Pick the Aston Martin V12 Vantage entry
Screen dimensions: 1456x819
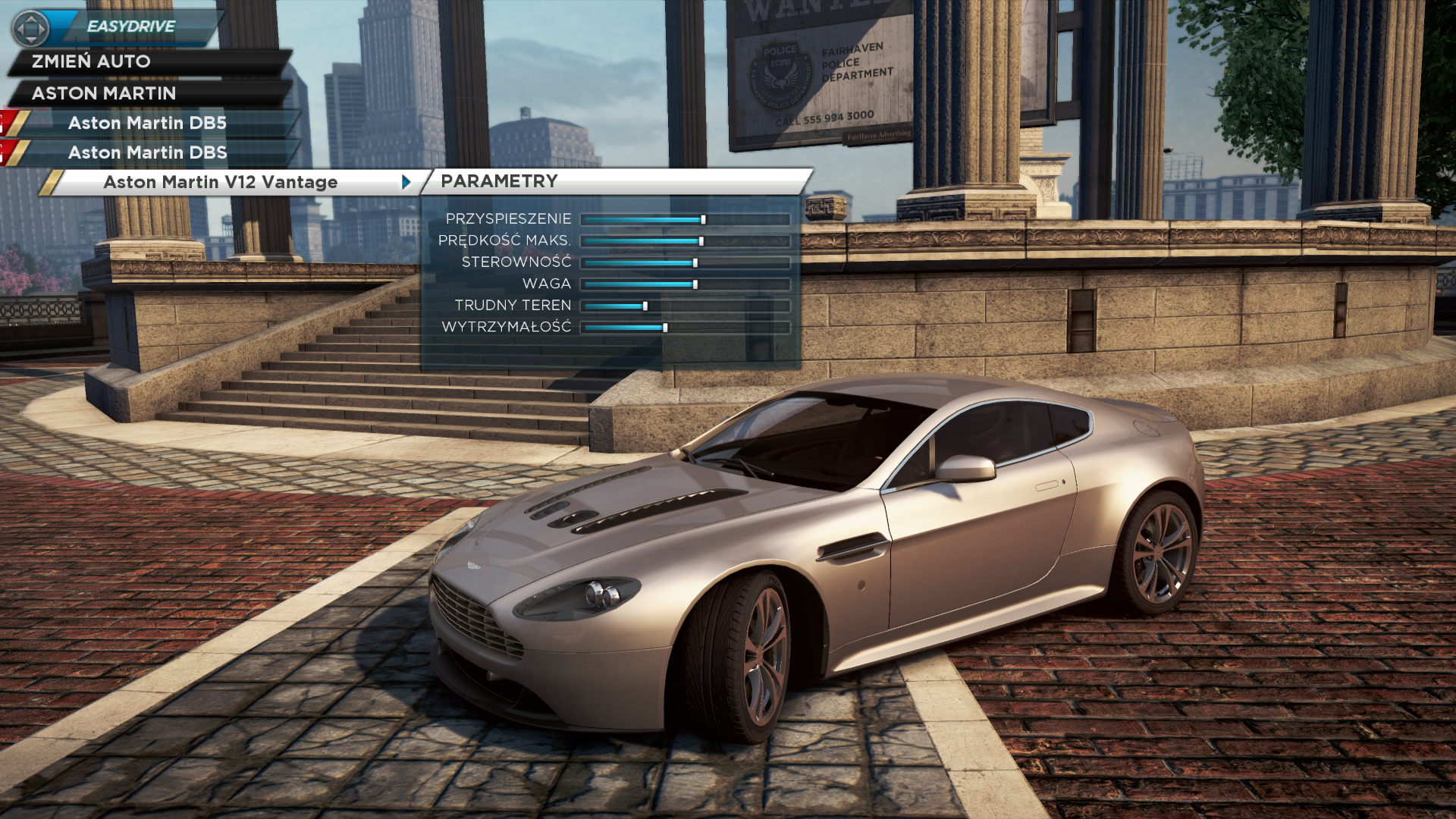pyautogui.click(x=220, y=182)
